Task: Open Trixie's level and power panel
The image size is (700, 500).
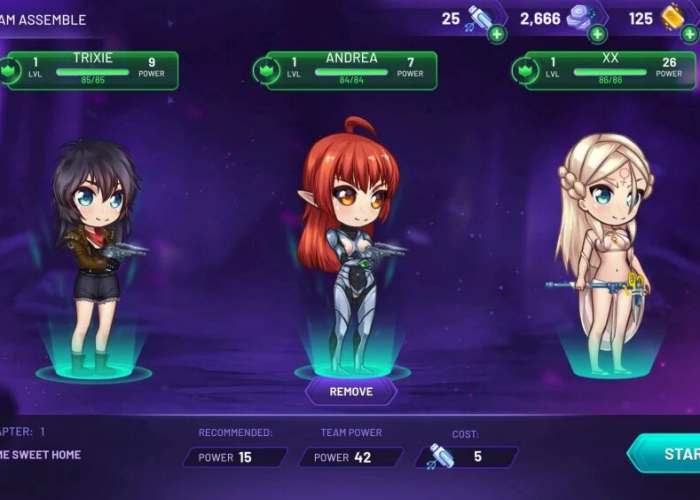Action: click(92, 70)
